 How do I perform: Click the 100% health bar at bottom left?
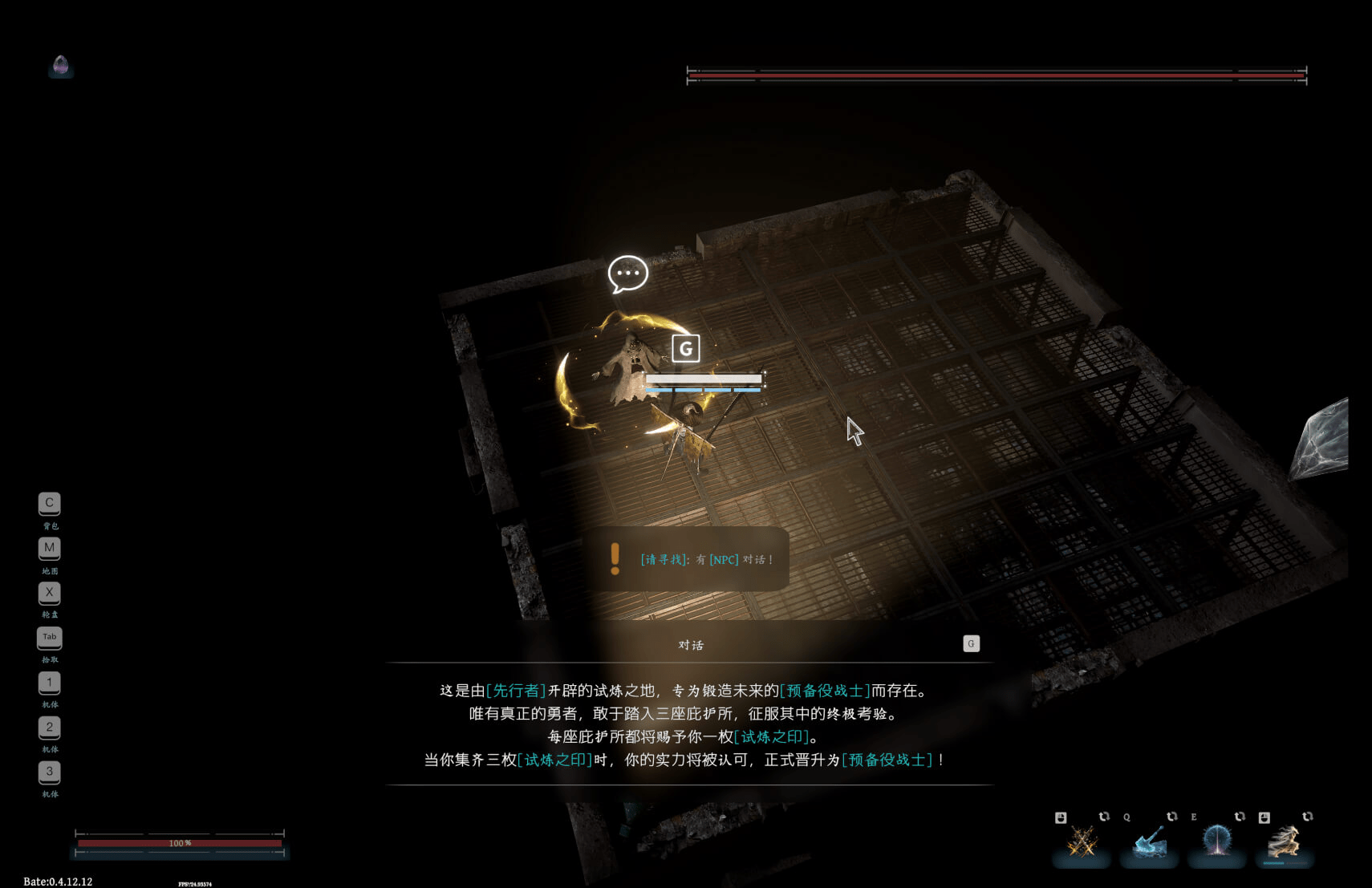(x=181, y=843)
